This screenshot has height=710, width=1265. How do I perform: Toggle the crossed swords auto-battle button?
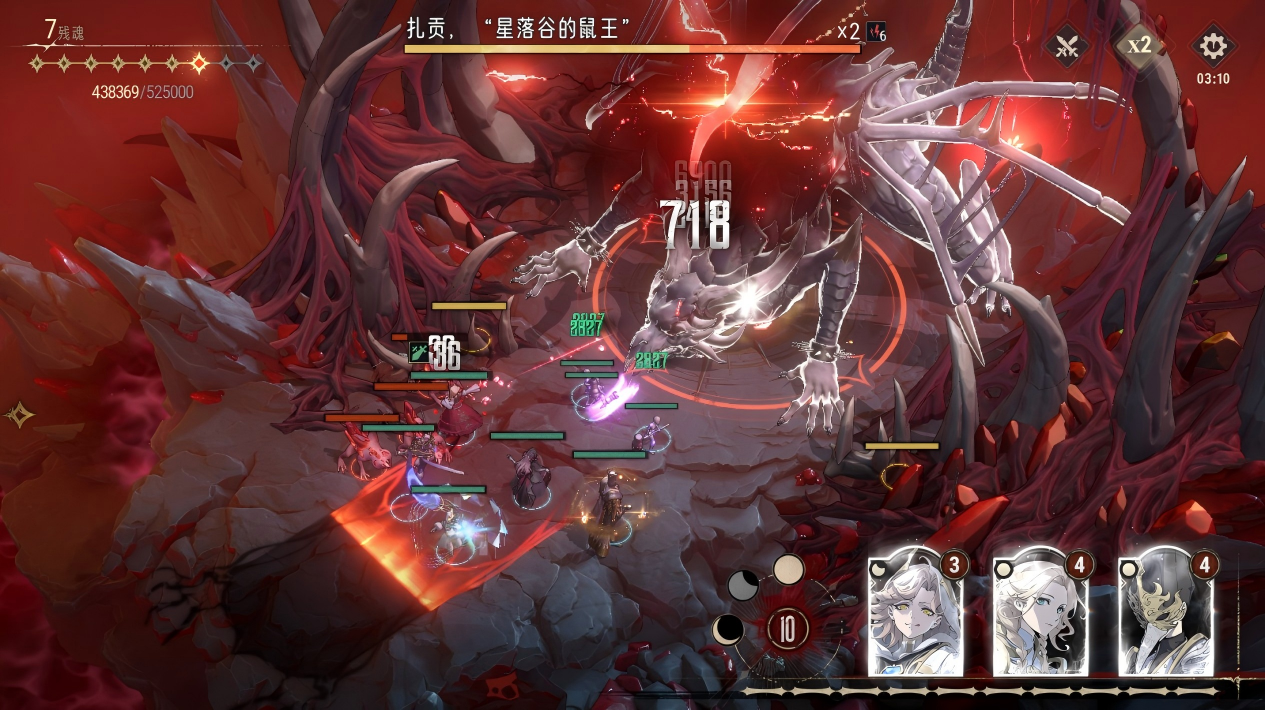(1066, 46)
